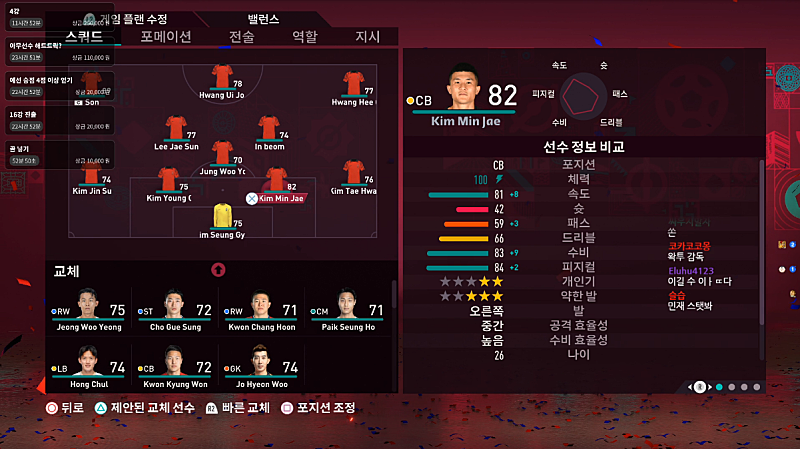Choose In beom in midfield
Screen dimensions: 800x449
point(269,129)
